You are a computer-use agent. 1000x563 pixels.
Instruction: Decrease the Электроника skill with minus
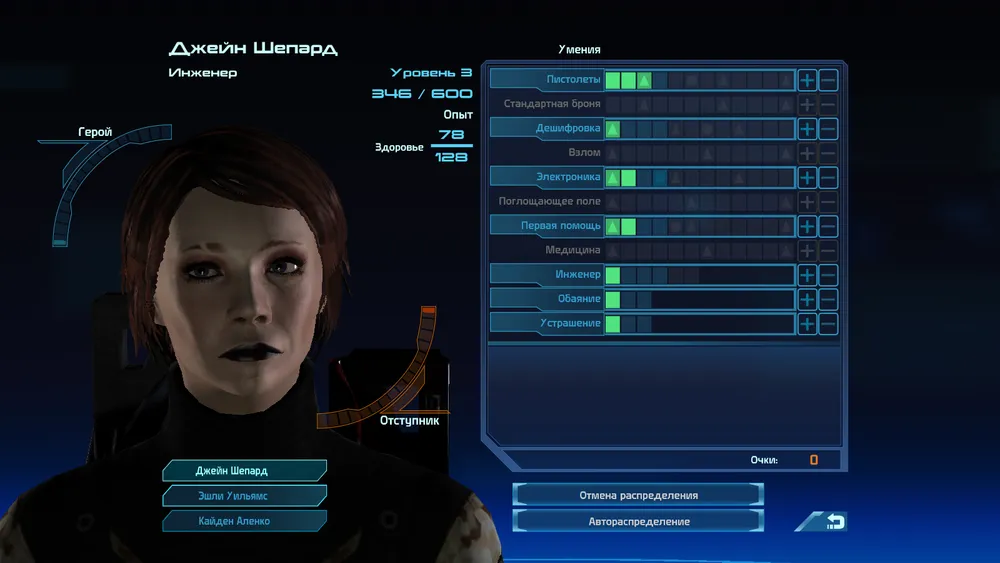coord(828,178)
